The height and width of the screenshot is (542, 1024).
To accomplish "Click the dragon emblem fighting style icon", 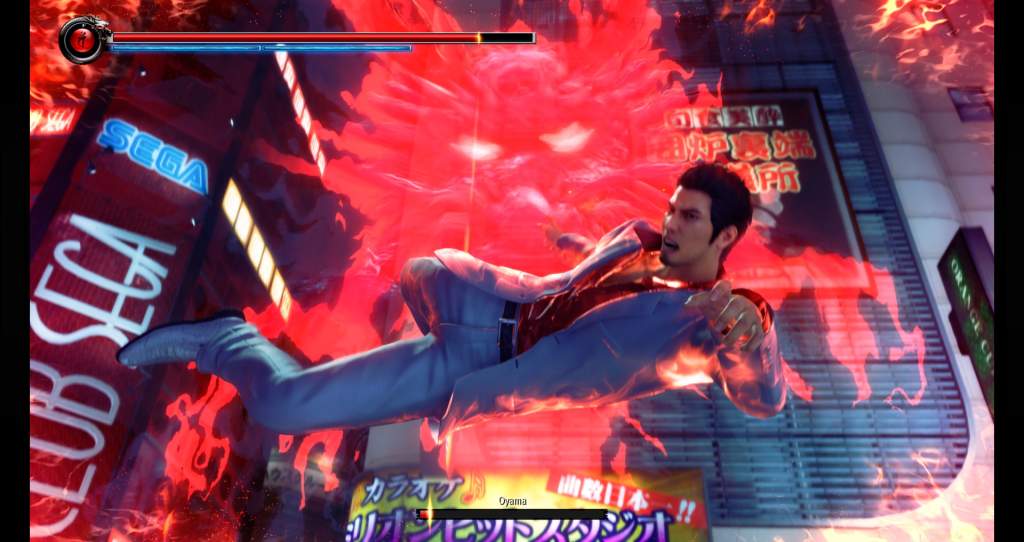I will click(83, 40).
